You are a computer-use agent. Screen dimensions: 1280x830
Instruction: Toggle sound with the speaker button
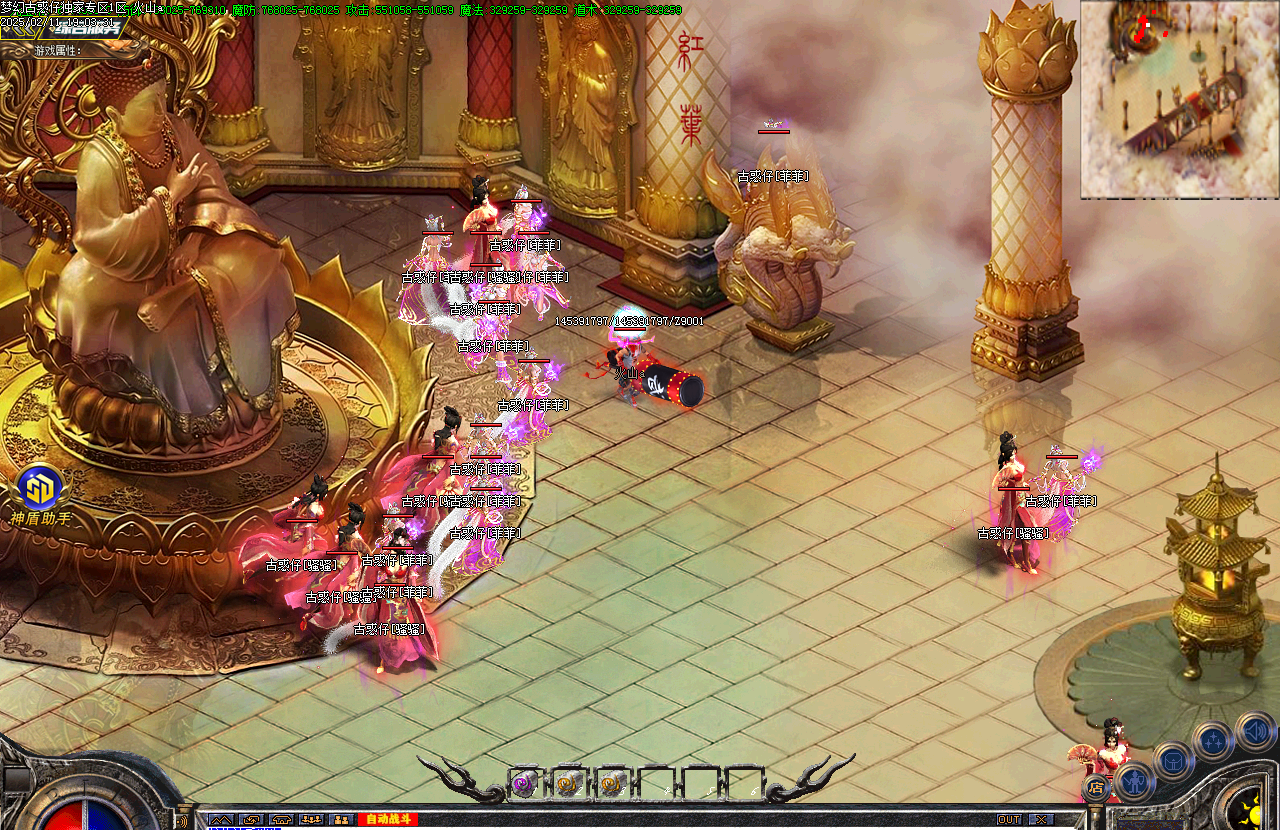point(1254,731)
